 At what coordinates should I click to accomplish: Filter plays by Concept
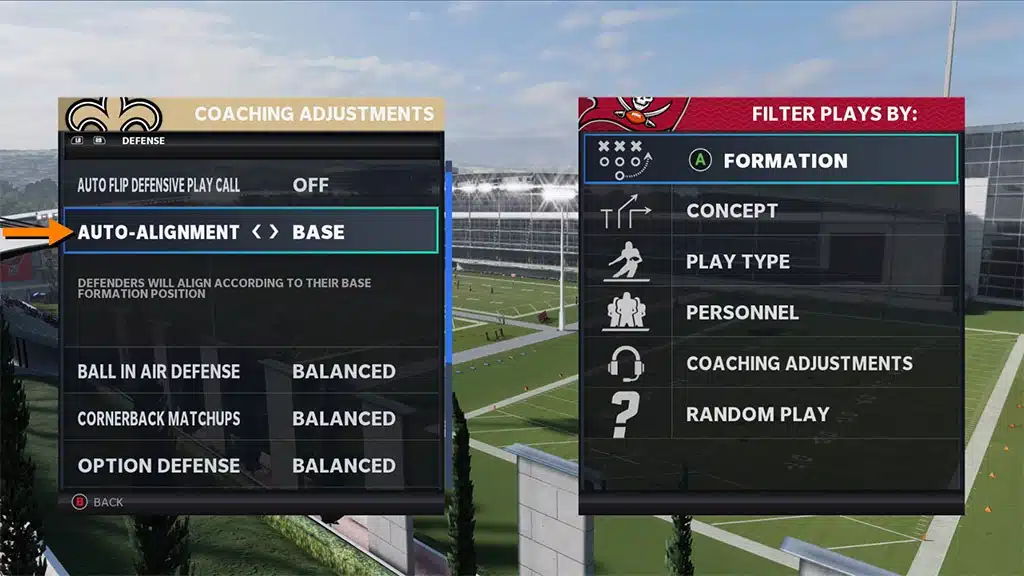coord(770,211)
